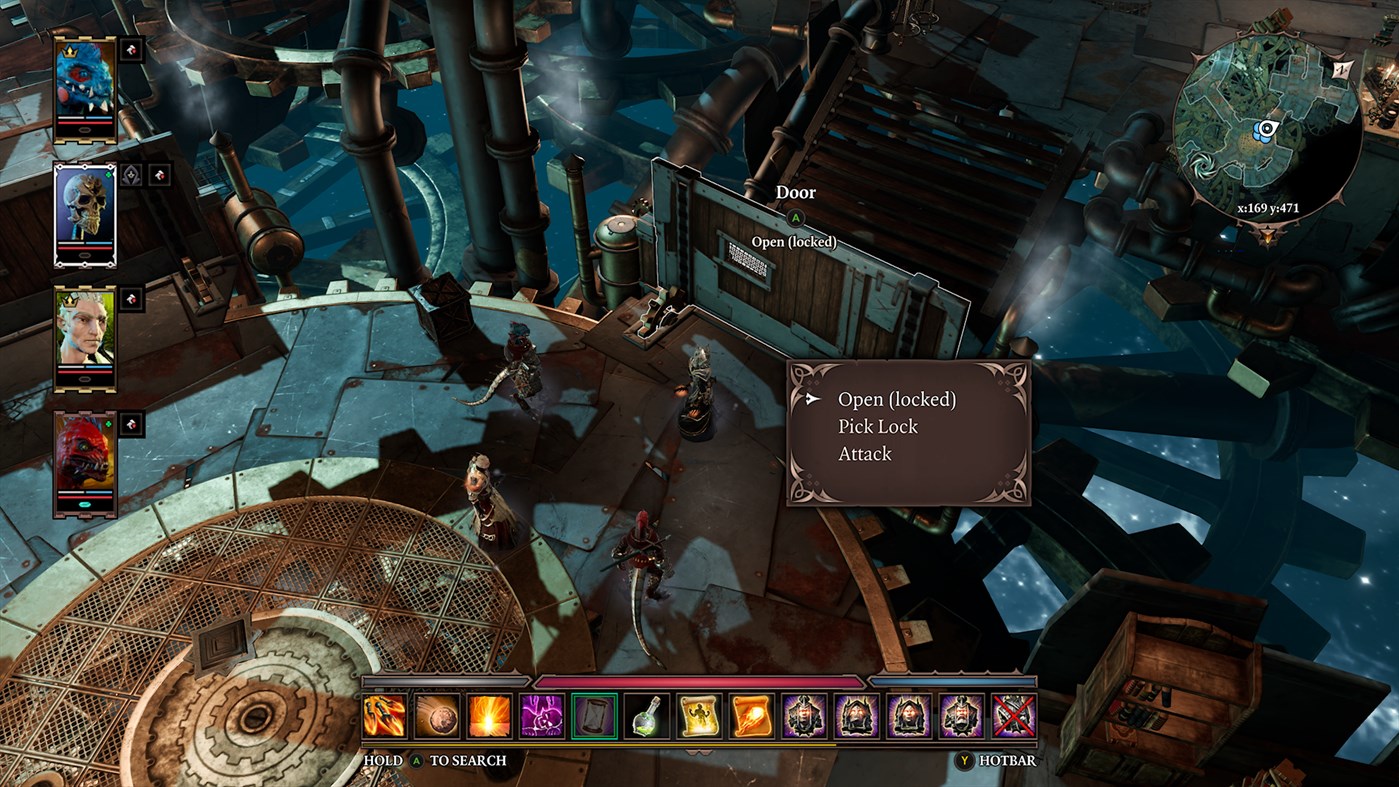This screenshot has width=1399, height=787.
Task: Select the purple skull skill icon
Action: [544, 714]
